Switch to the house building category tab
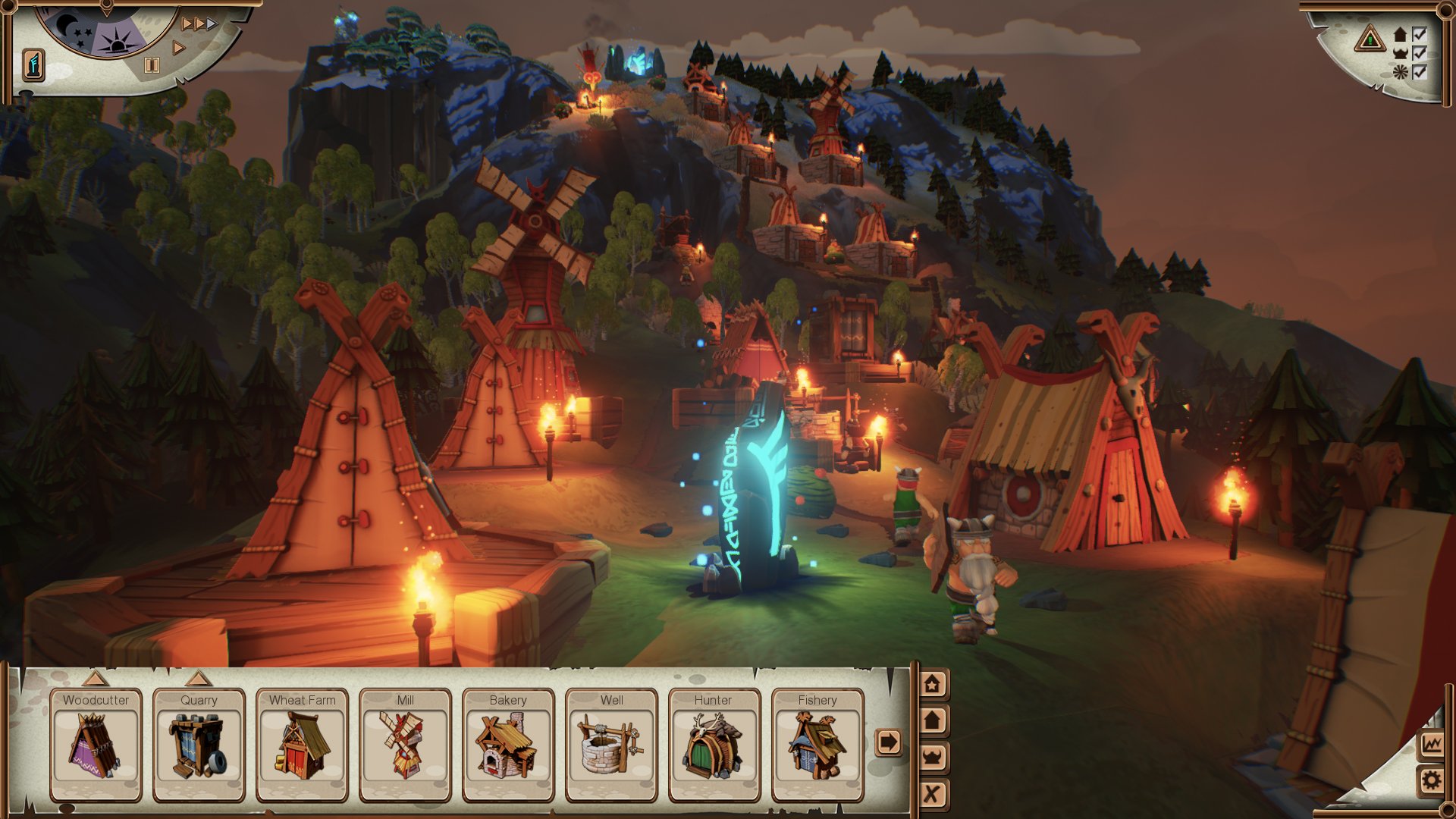The image size is (1456, 819). pyautogui.click(x=931, y=719)
